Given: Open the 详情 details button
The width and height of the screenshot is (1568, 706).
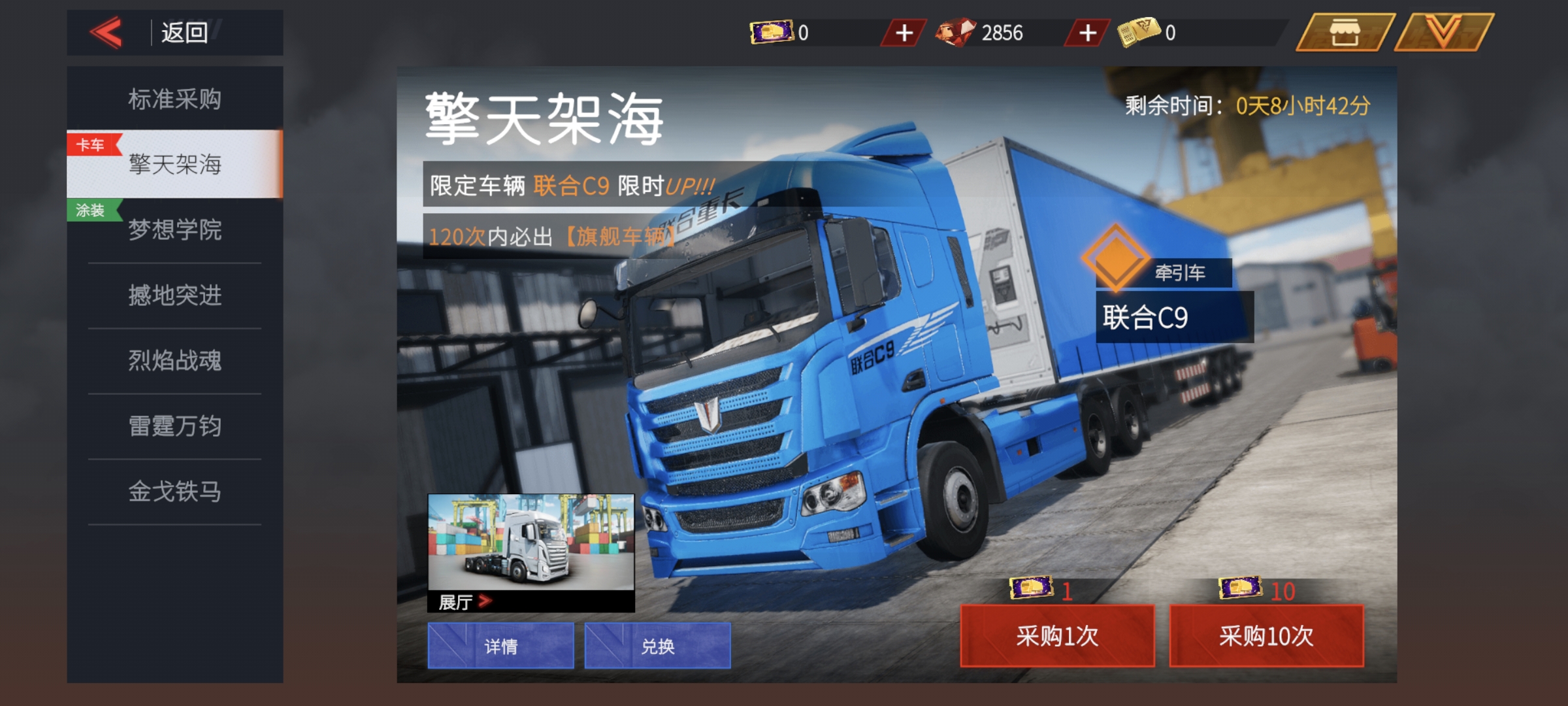Looking at the screenshot, I should click(502, 646).
